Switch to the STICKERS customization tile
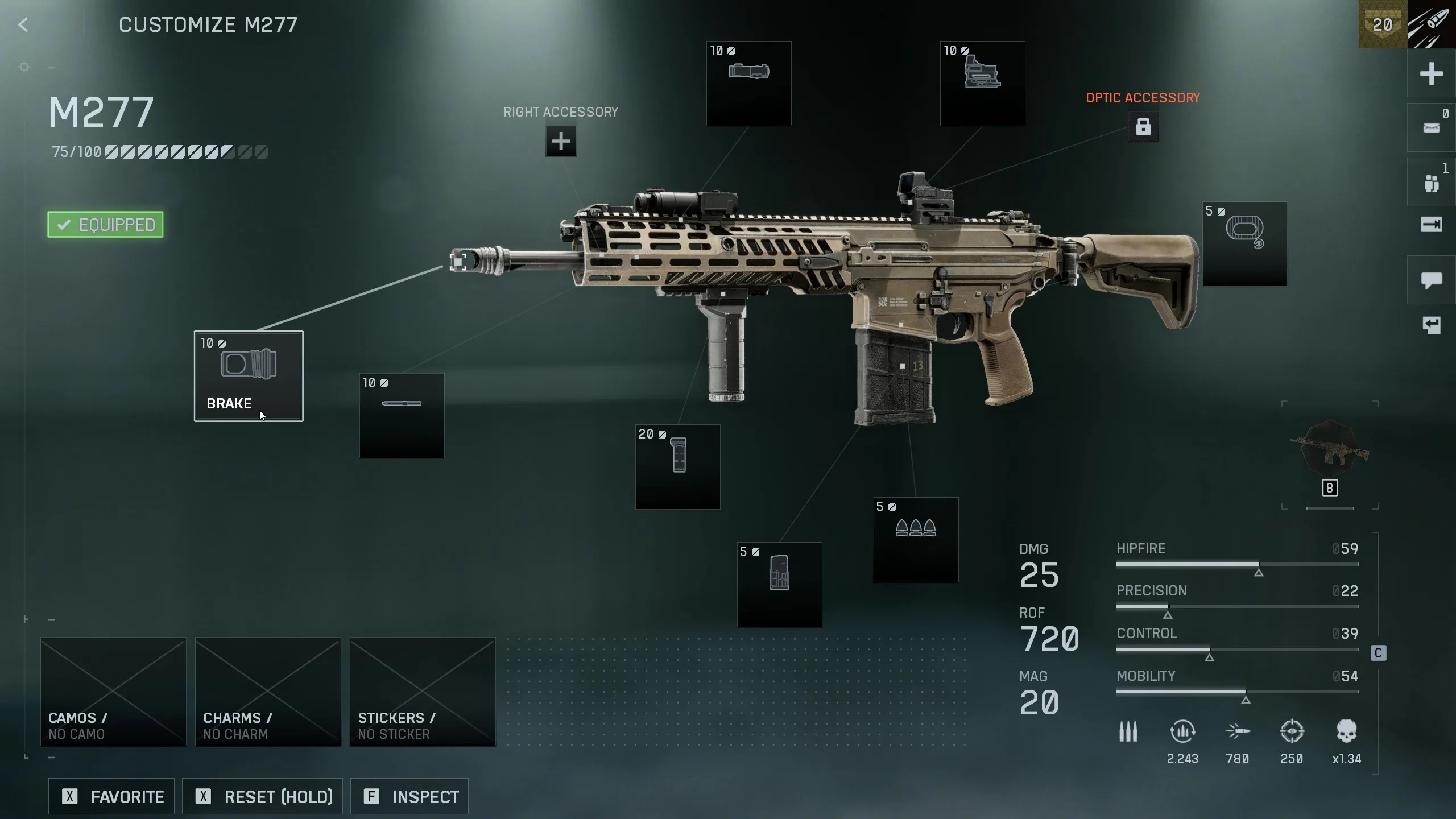This screenshot has height=819, width=1456. (x=421, y=692)
